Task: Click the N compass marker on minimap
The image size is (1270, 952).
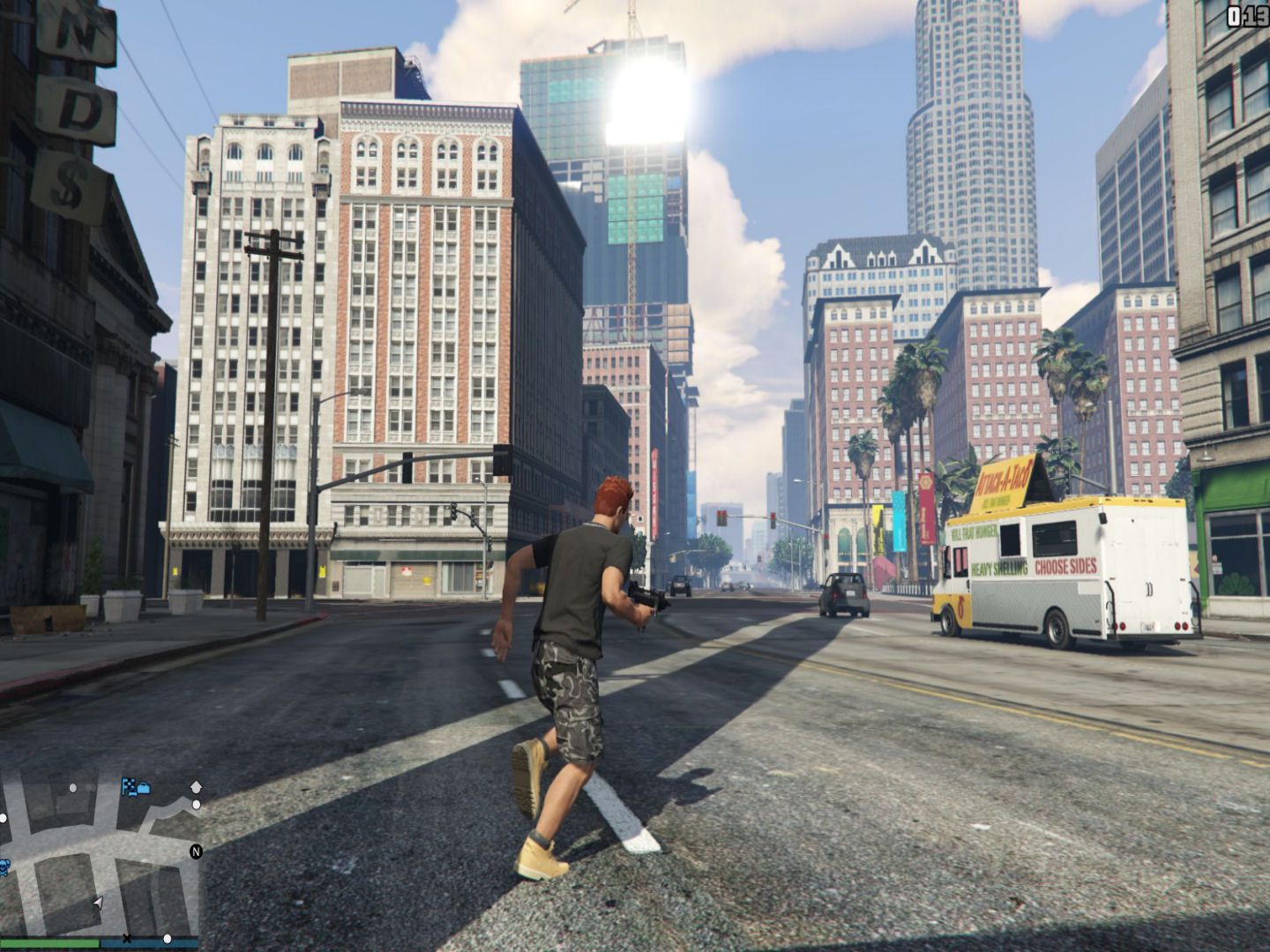Action: (196, 852)
